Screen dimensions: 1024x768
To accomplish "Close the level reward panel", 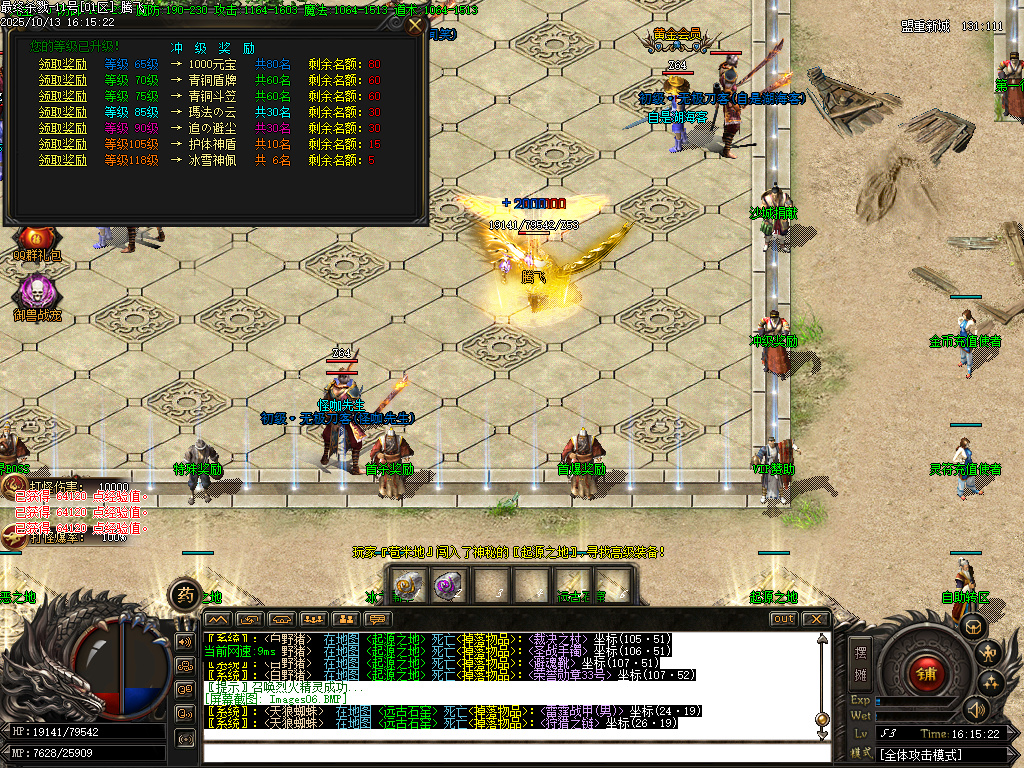I will (415, 26).
